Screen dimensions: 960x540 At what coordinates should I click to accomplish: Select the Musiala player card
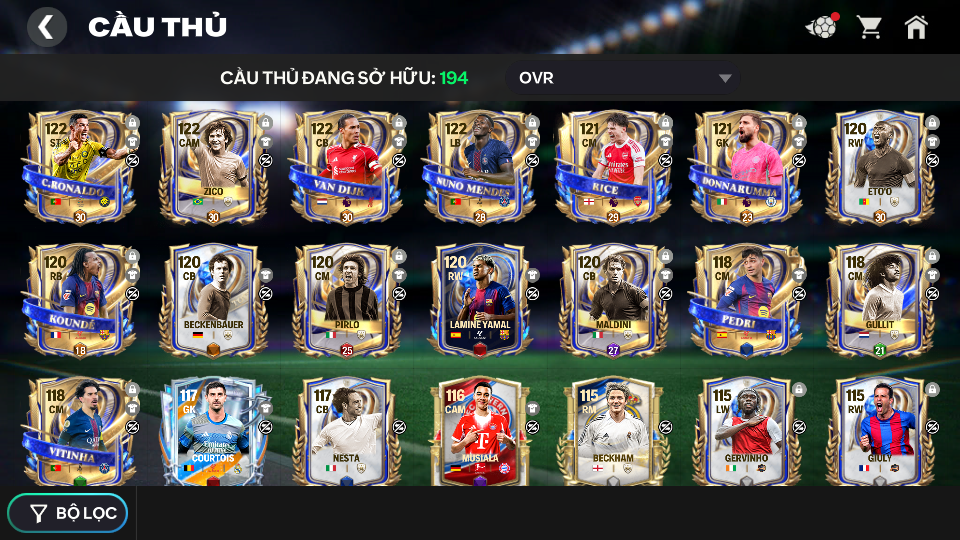pyautogui.click(x=478, y=432)
